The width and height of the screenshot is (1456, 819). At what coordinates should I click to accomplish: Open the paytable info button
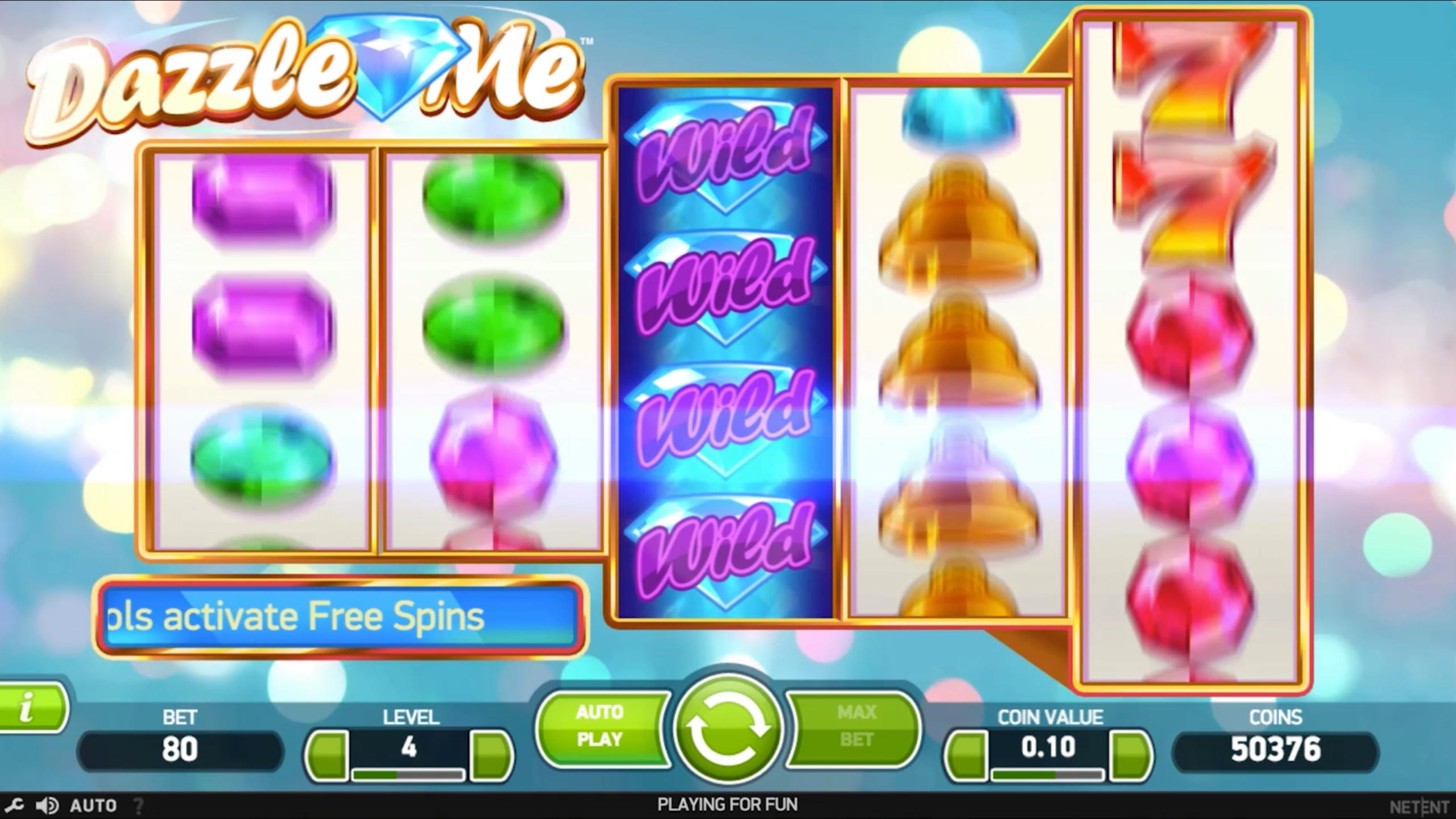click(x=30, y=709)
